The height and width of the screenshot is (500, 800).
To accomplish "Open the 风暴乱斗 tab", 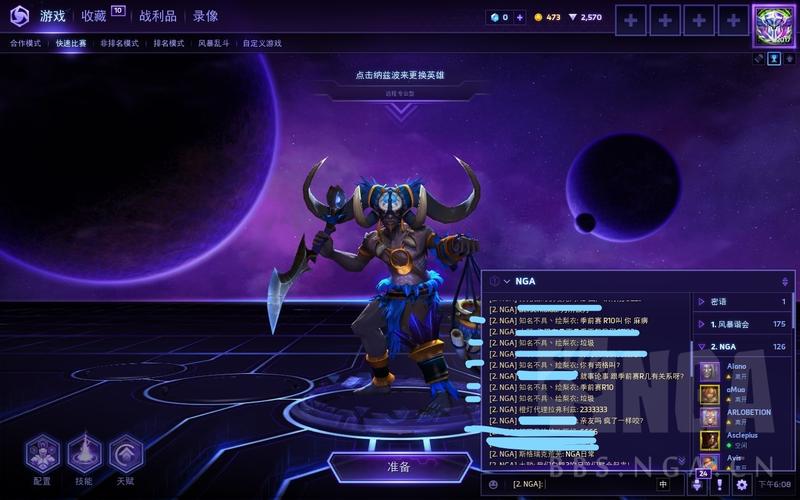I will [x=213, y=44].
